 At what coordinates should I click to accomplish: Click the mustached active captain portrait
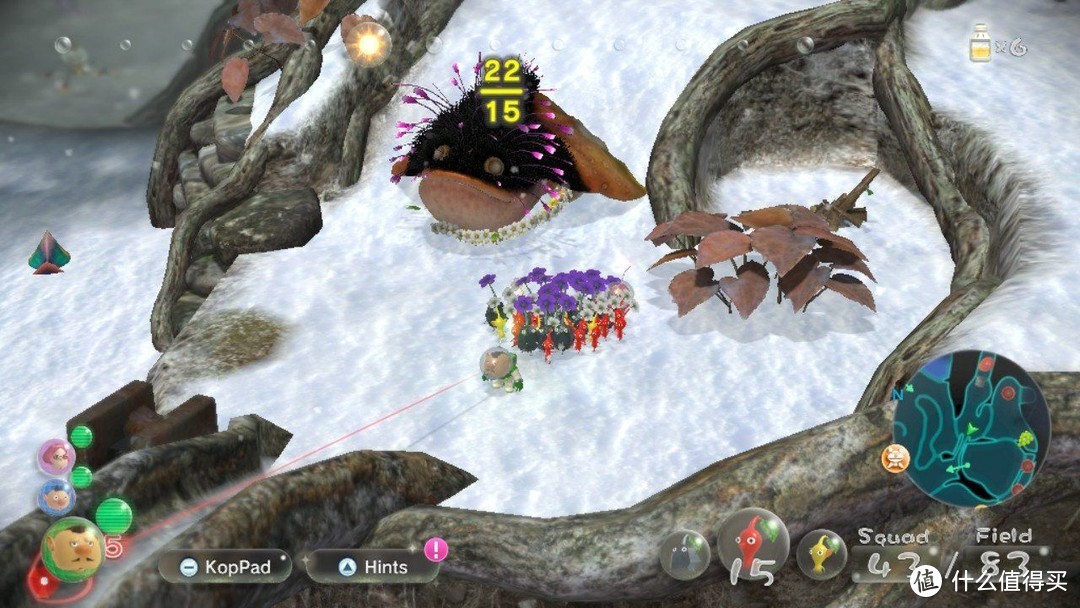(x=71, y=549)
